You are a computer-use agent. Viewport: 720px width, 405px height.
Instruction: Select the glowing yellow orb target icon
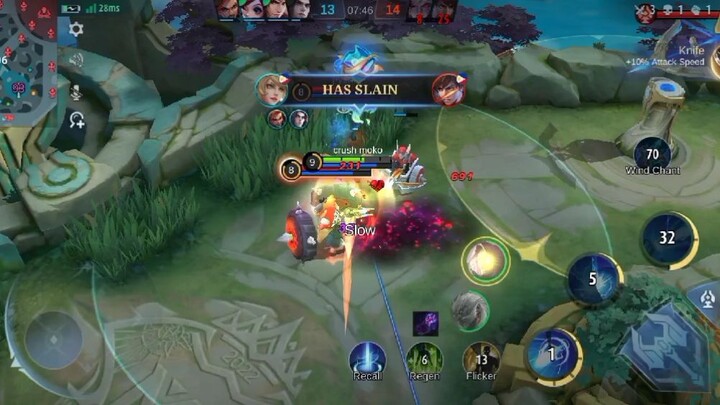[x=485, y=260]
